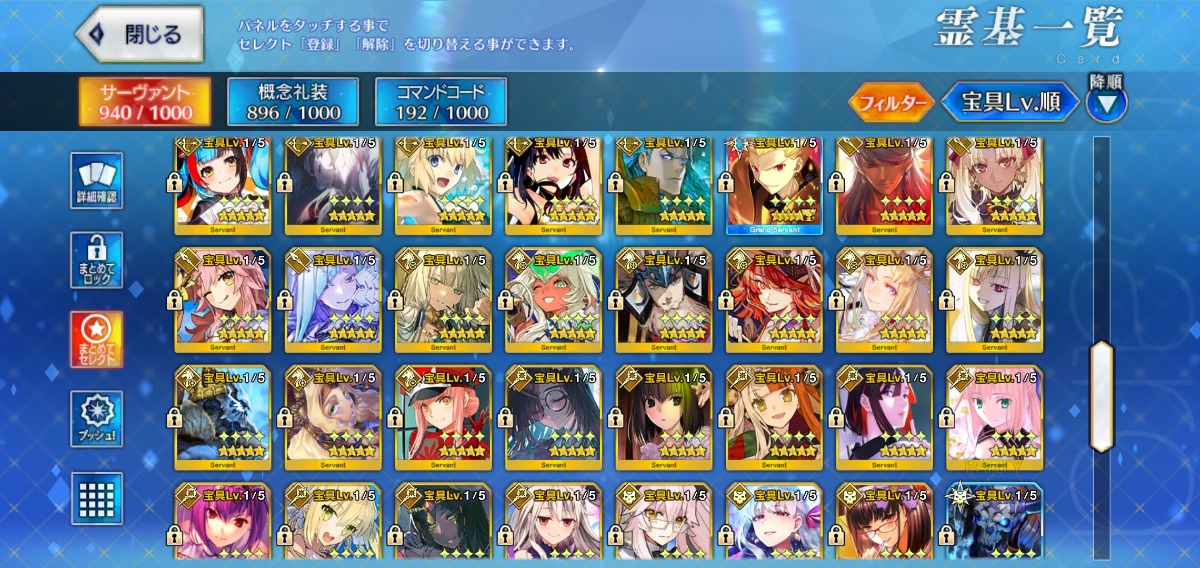The height and width of the screenshot is (568, 1200).
Task: Pick the servant wearing a red cap
Action: (442, 417)
